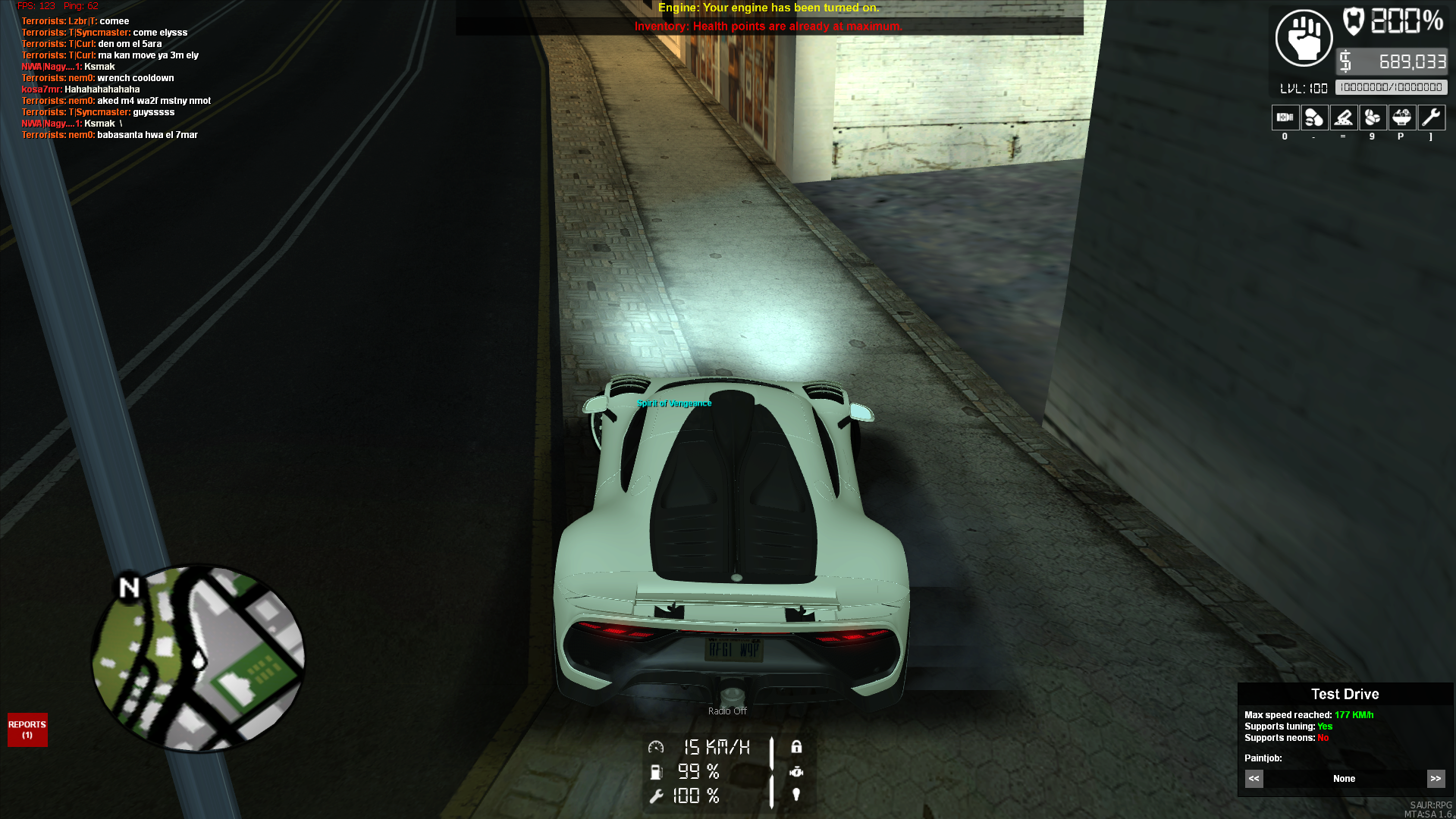Open the minimap radar

tap(198, 658)
